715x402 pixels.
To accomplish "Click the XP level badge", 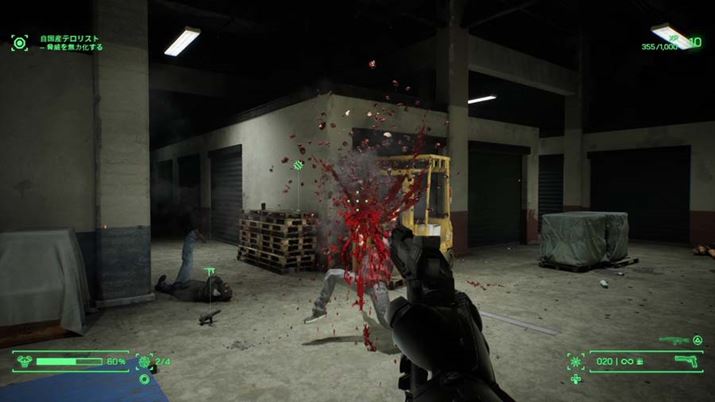I will pos(695,45).
